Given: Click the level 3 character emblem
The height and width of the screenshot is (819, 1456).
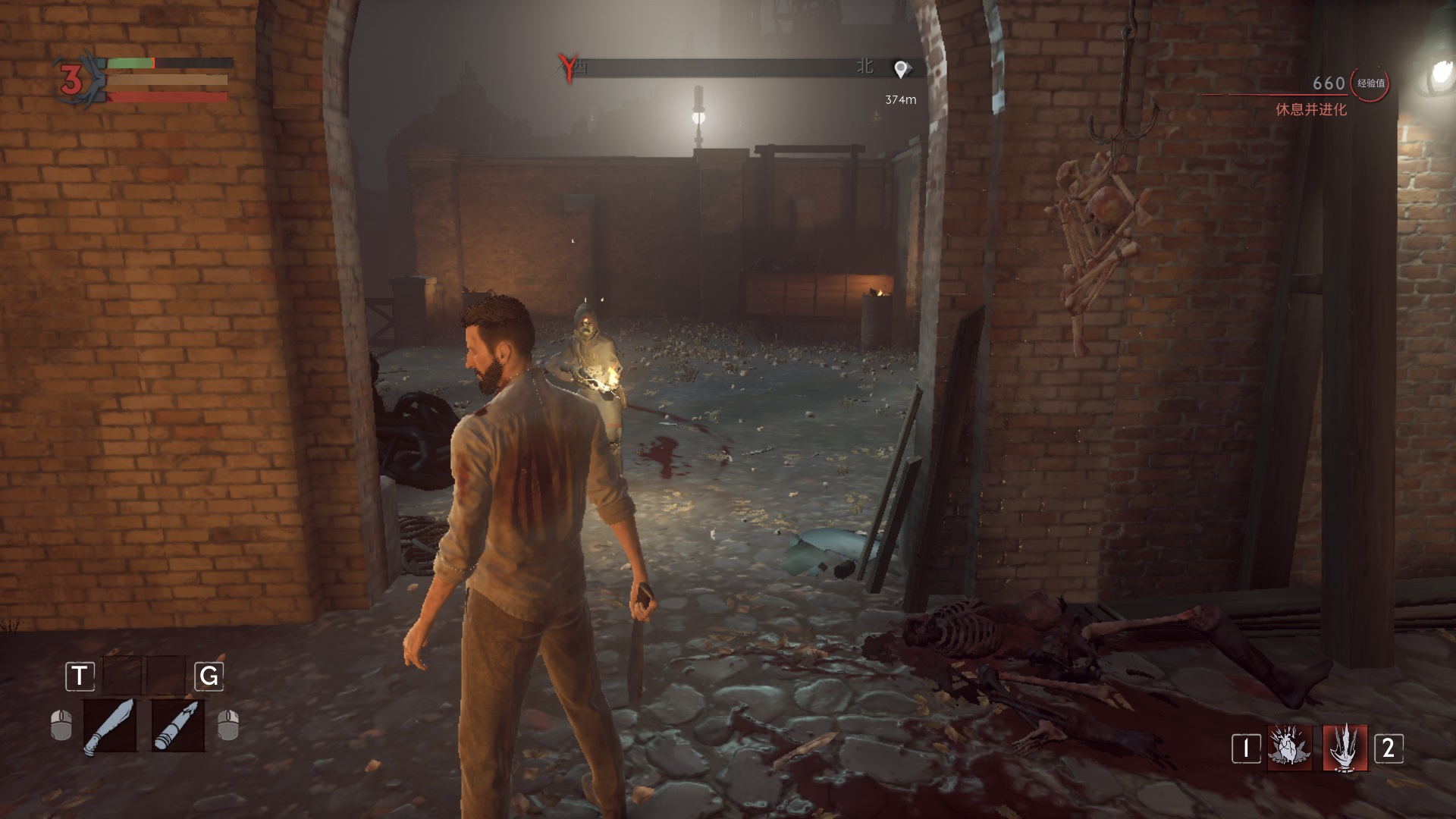Looking at the screenshot, I should (72, 80).
